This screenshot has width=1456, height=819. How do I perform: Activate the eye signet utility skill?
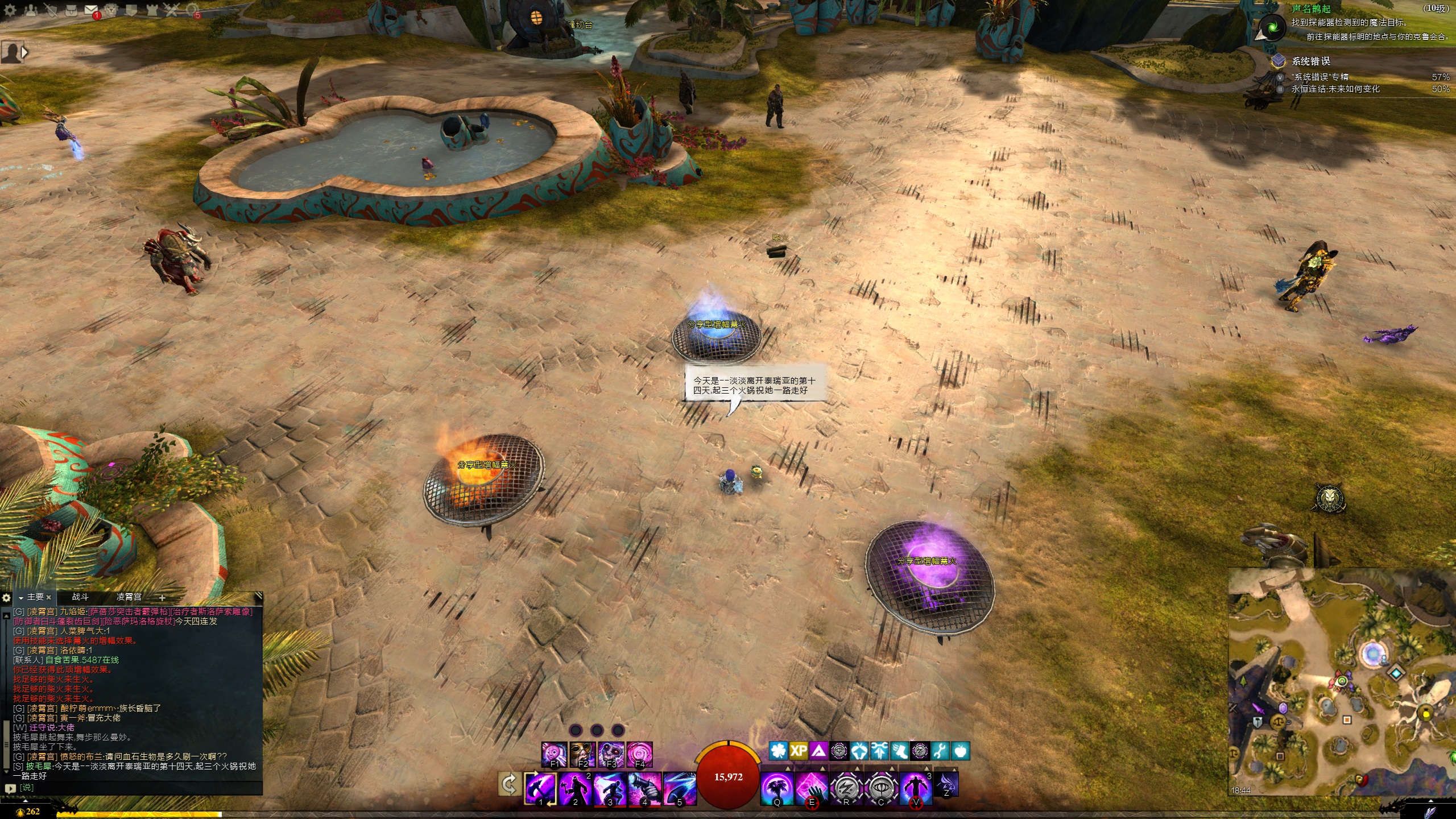pos(880,788)
